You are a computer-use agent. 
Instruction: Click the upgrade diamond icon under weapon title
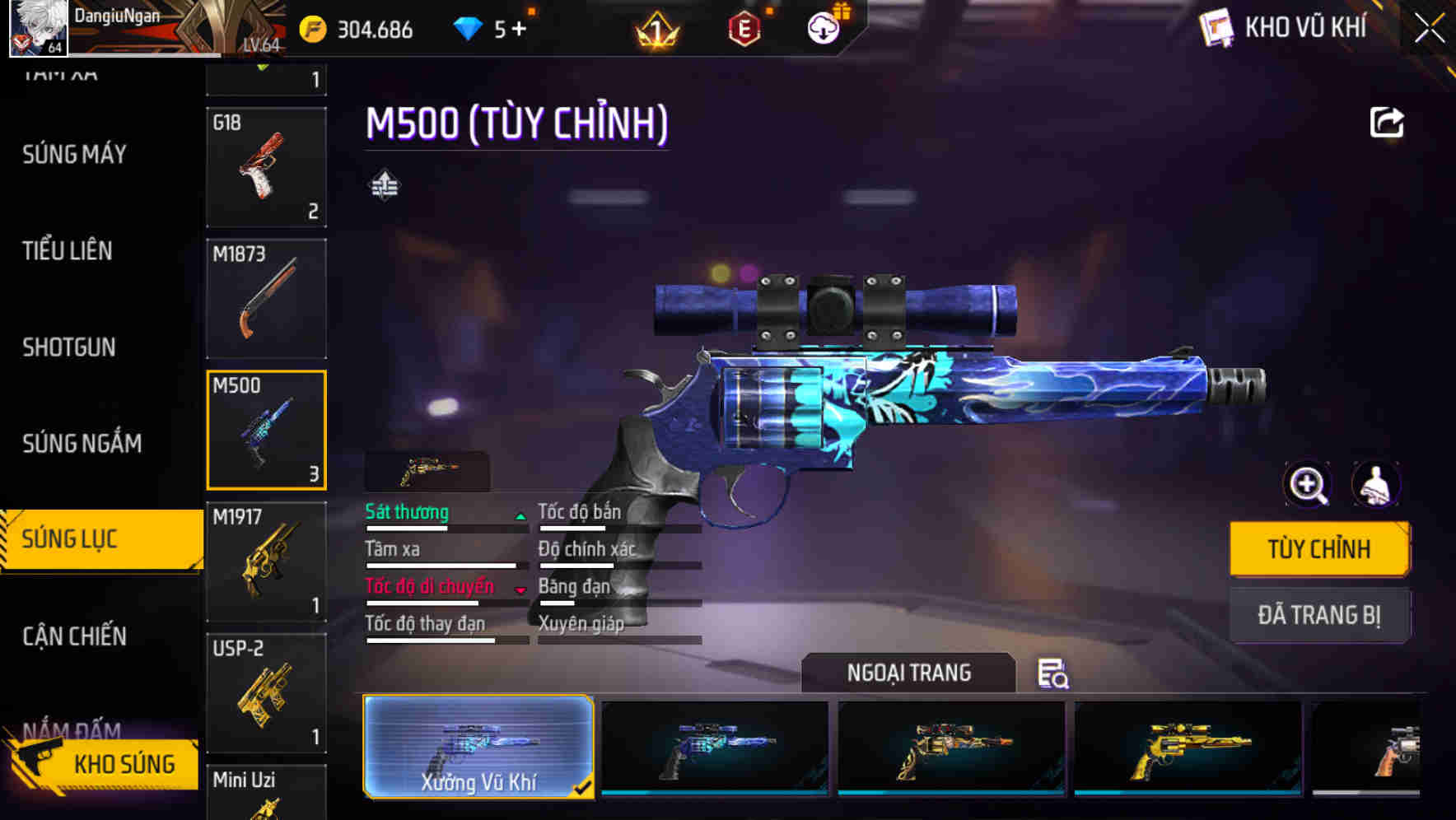tap(384, 184)
